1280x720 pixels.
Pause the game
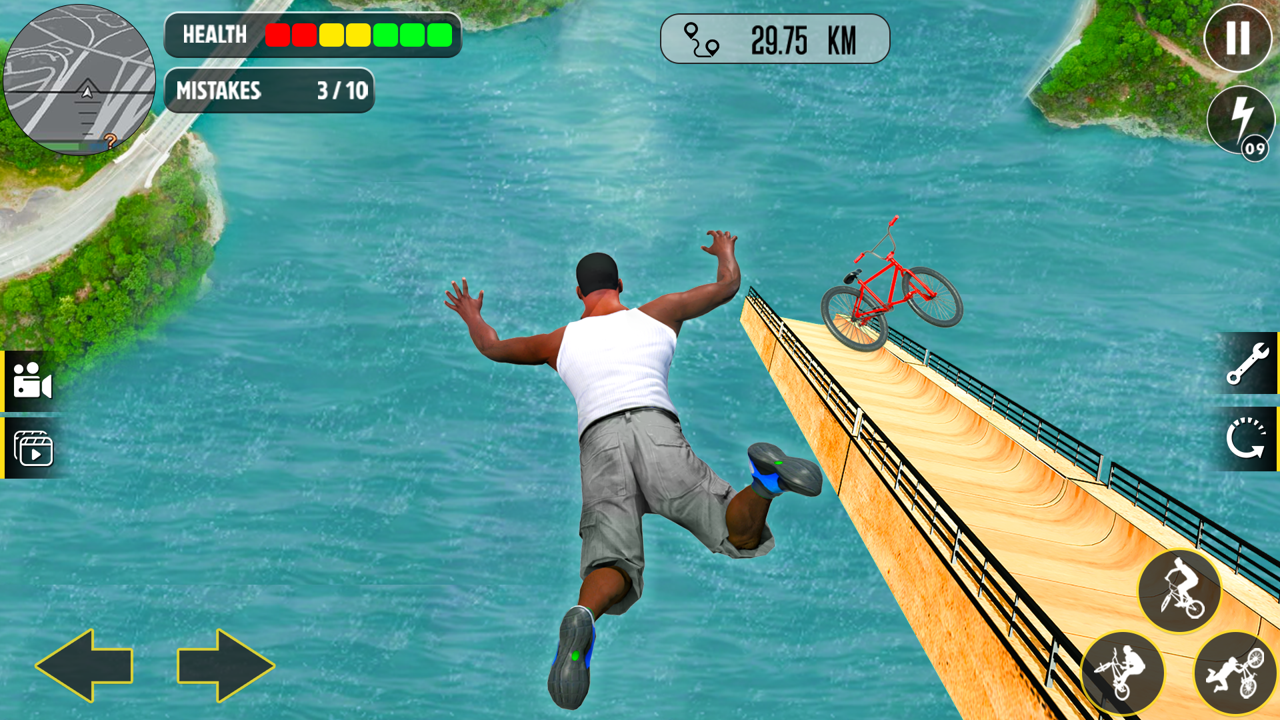coord(1237,40)
